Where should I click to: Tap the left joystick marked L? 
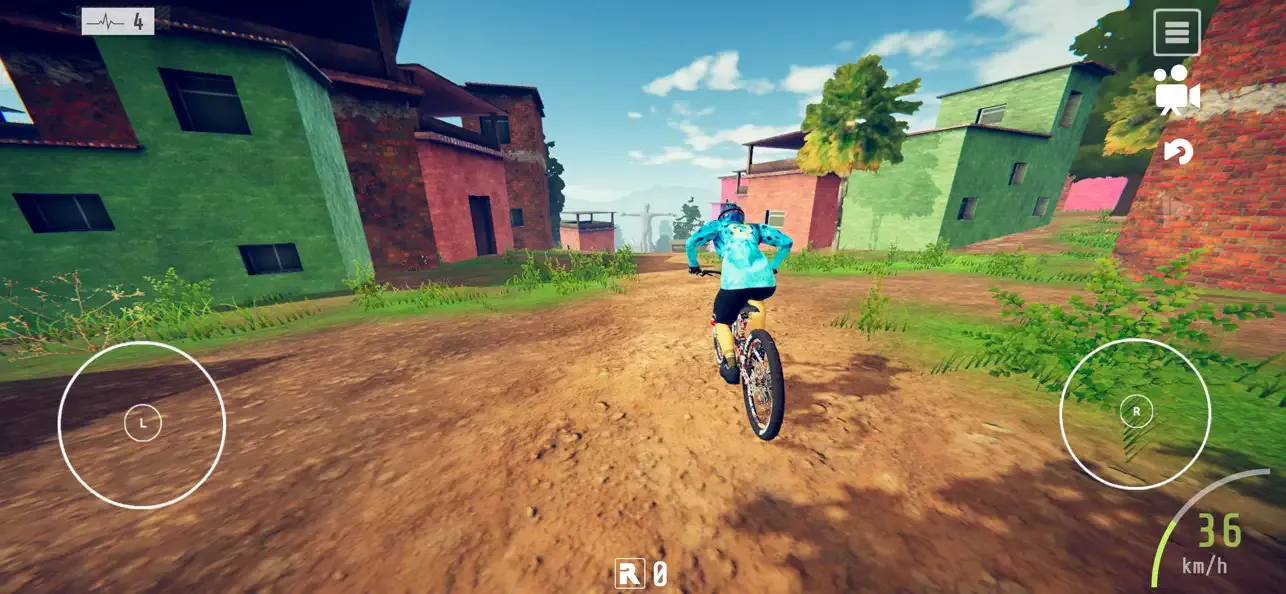click(142, 424)
